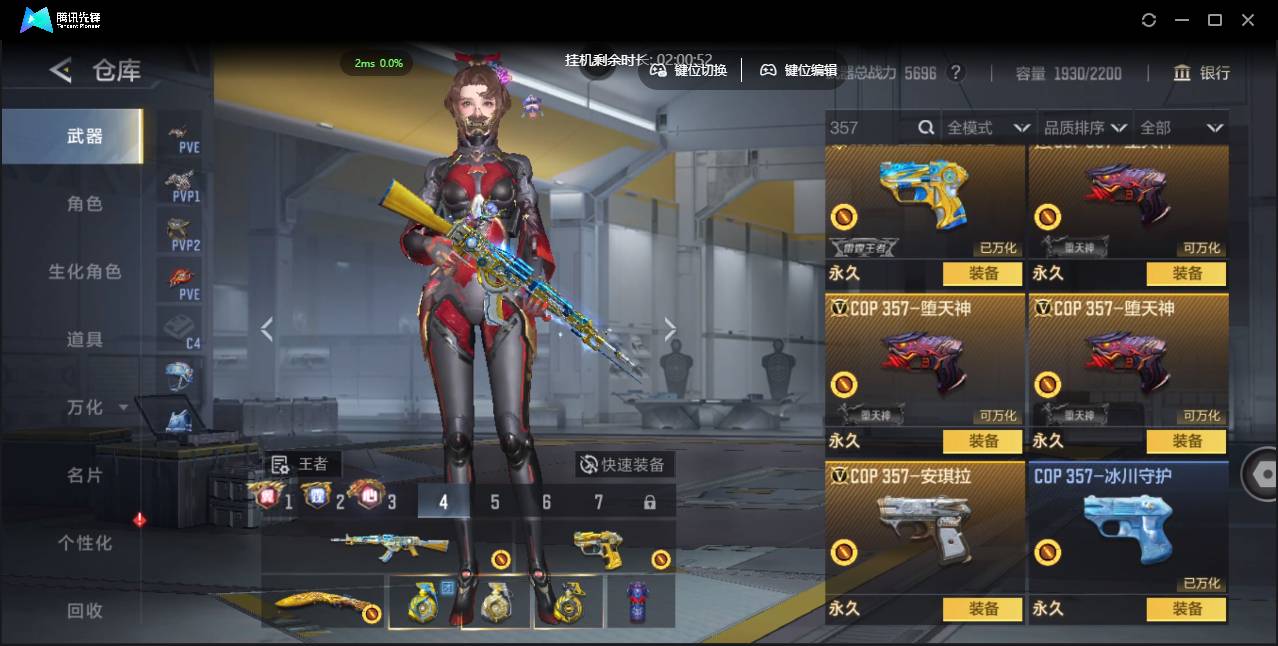Open the 名片 category
This screenshot has width=1278, height=646.
(x=85, y=475)
